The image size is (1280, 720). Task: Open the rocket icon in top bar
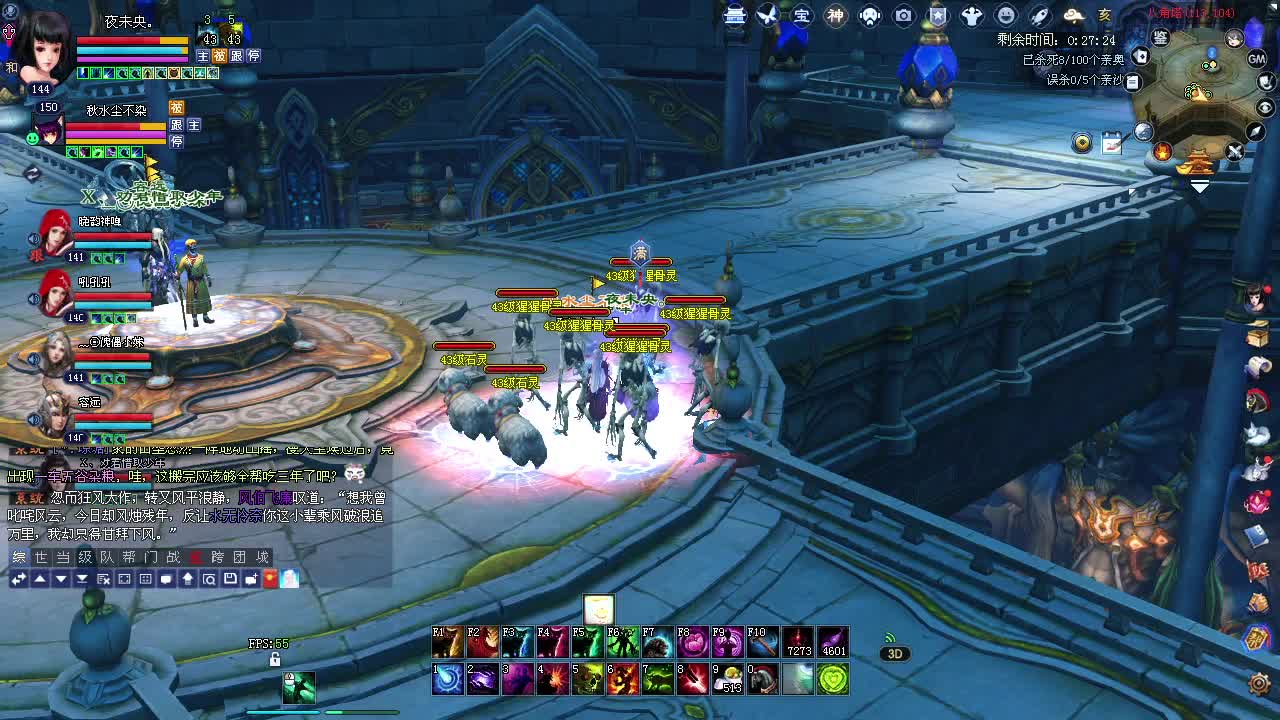click(1039, 15)
